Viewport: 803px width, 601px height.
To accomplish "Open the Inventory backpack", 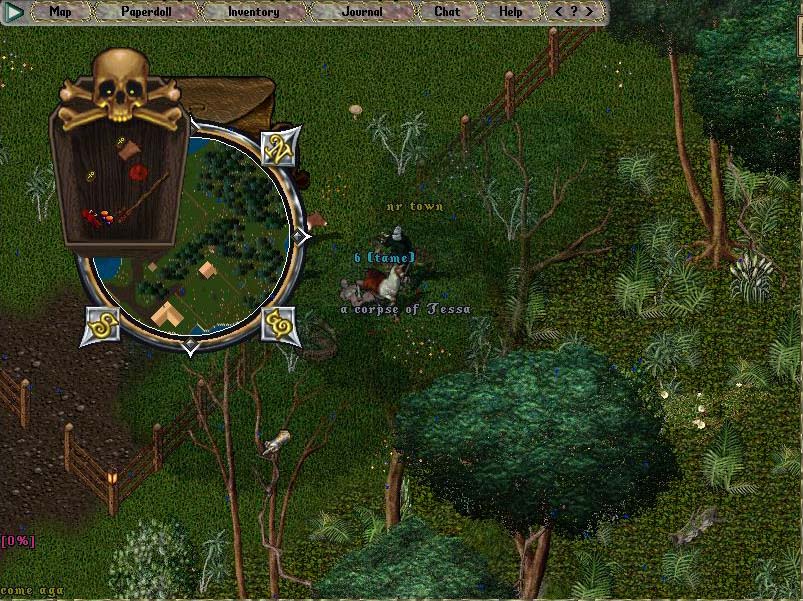I will pos(253,12).
